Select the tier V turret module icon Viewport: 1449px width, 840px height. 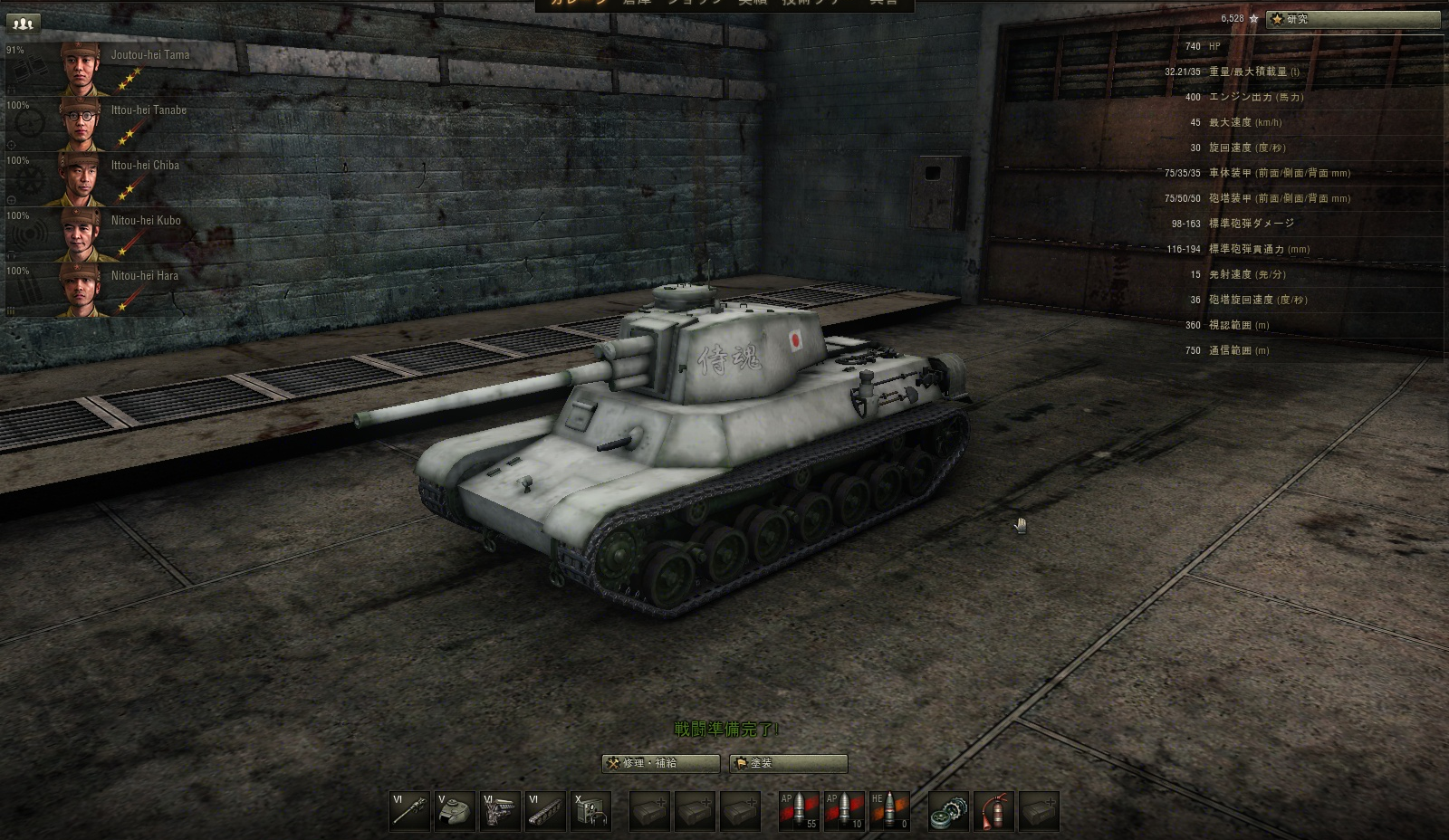tap(456, 810)
